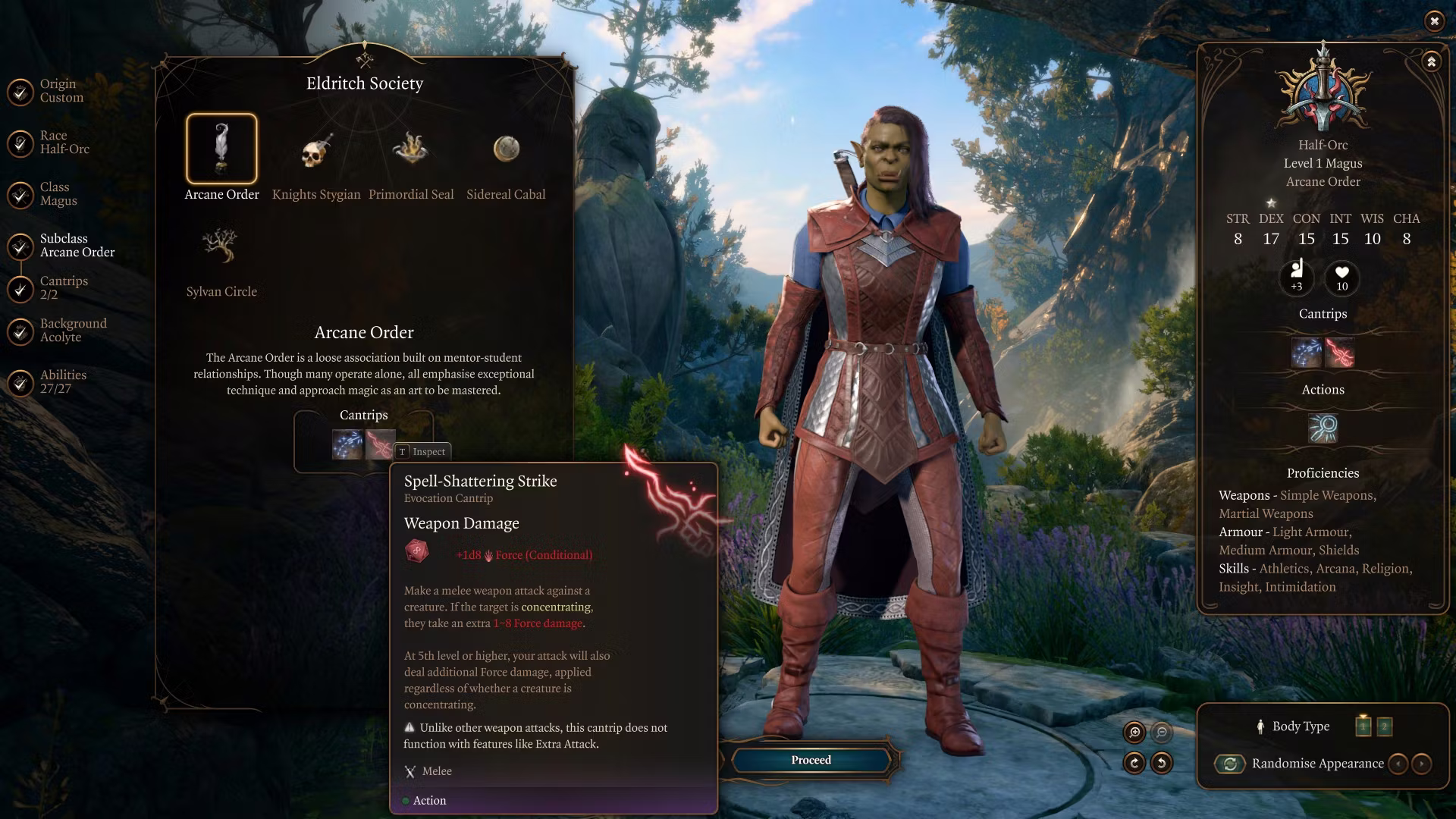Close the character creation screen

(x=1434, y=21)
